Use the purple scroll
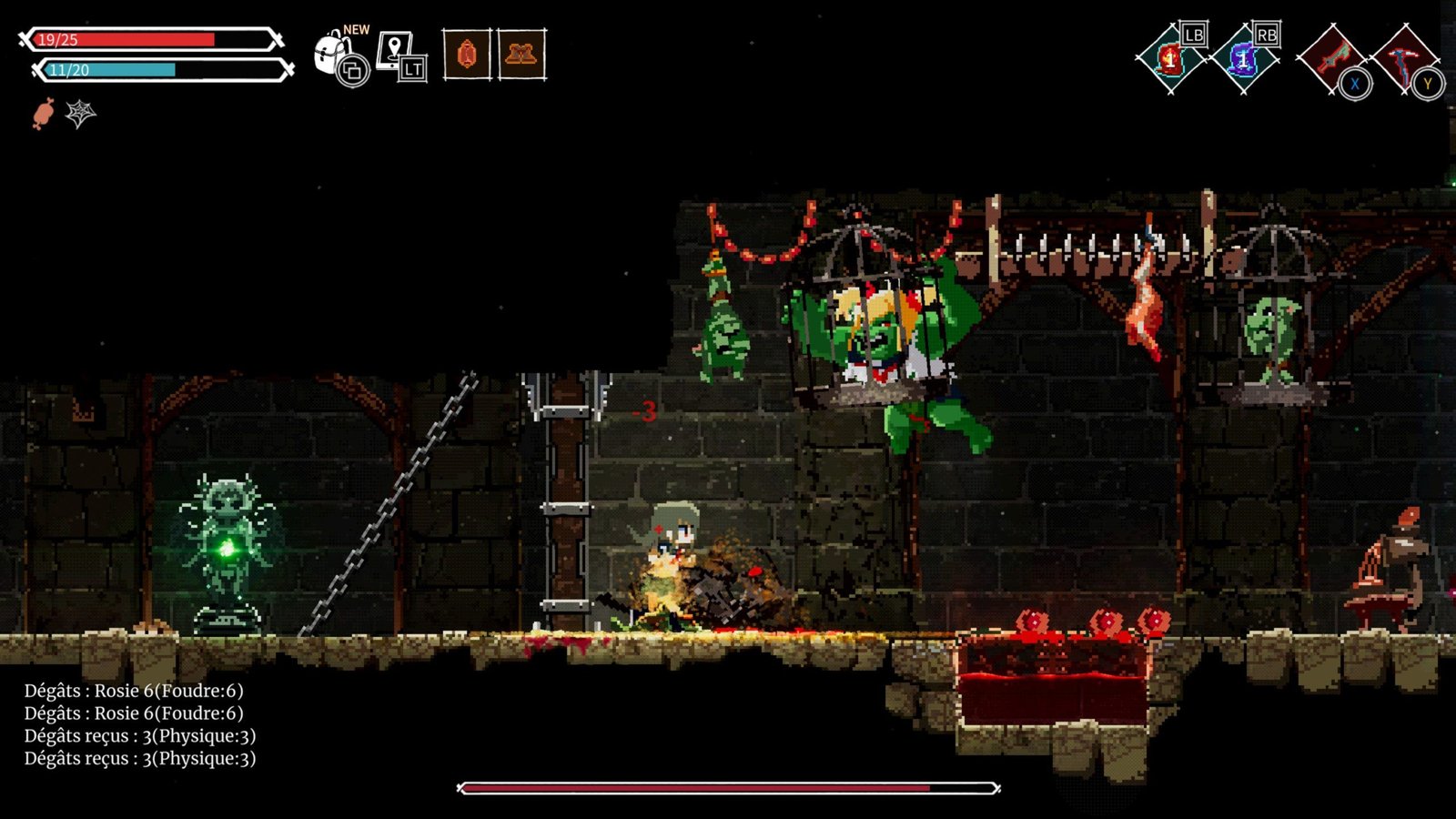 point(1243,60)
